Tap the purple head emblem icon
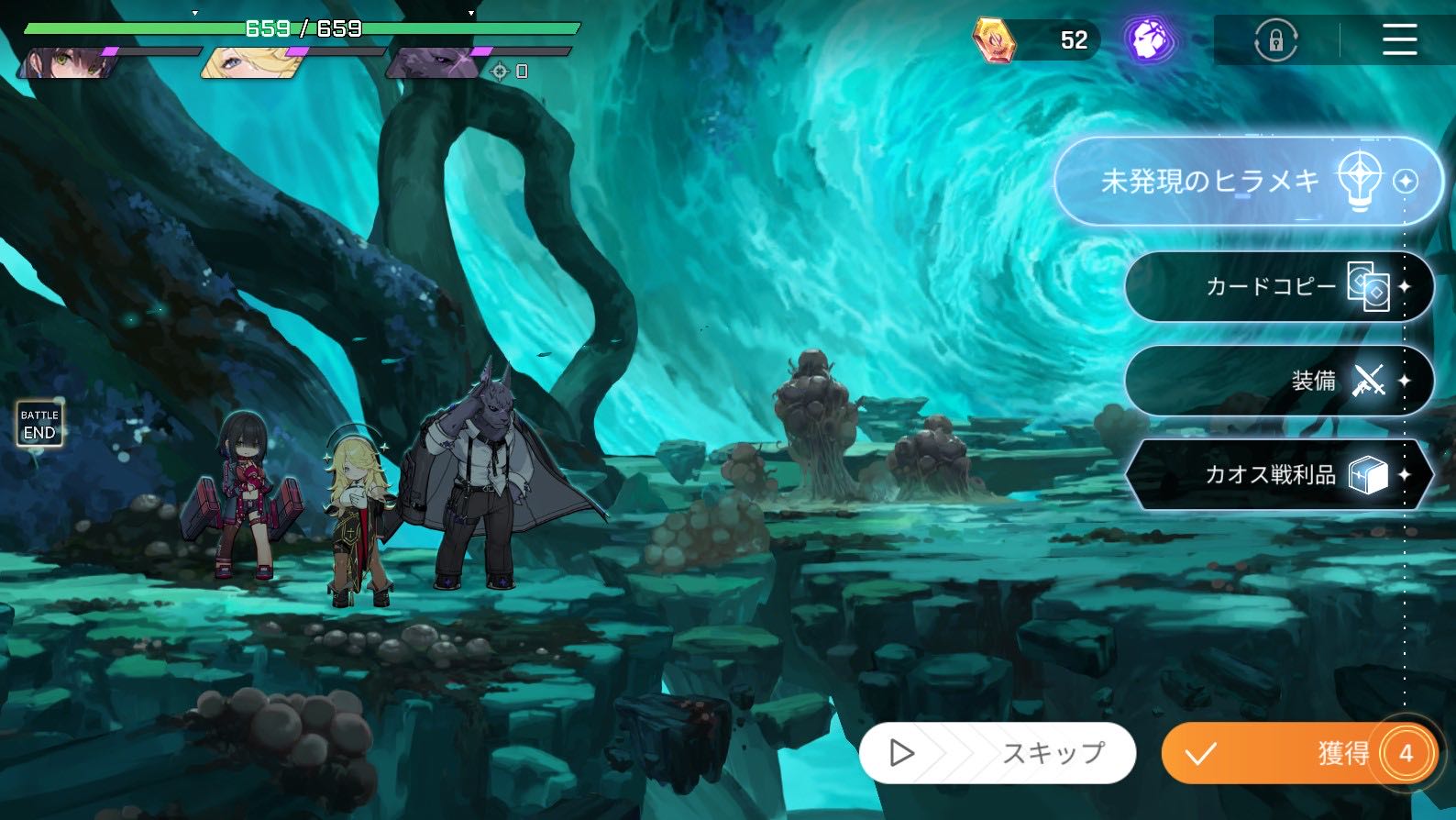Screen dimensions: 1456x820 click(1150, 40)
